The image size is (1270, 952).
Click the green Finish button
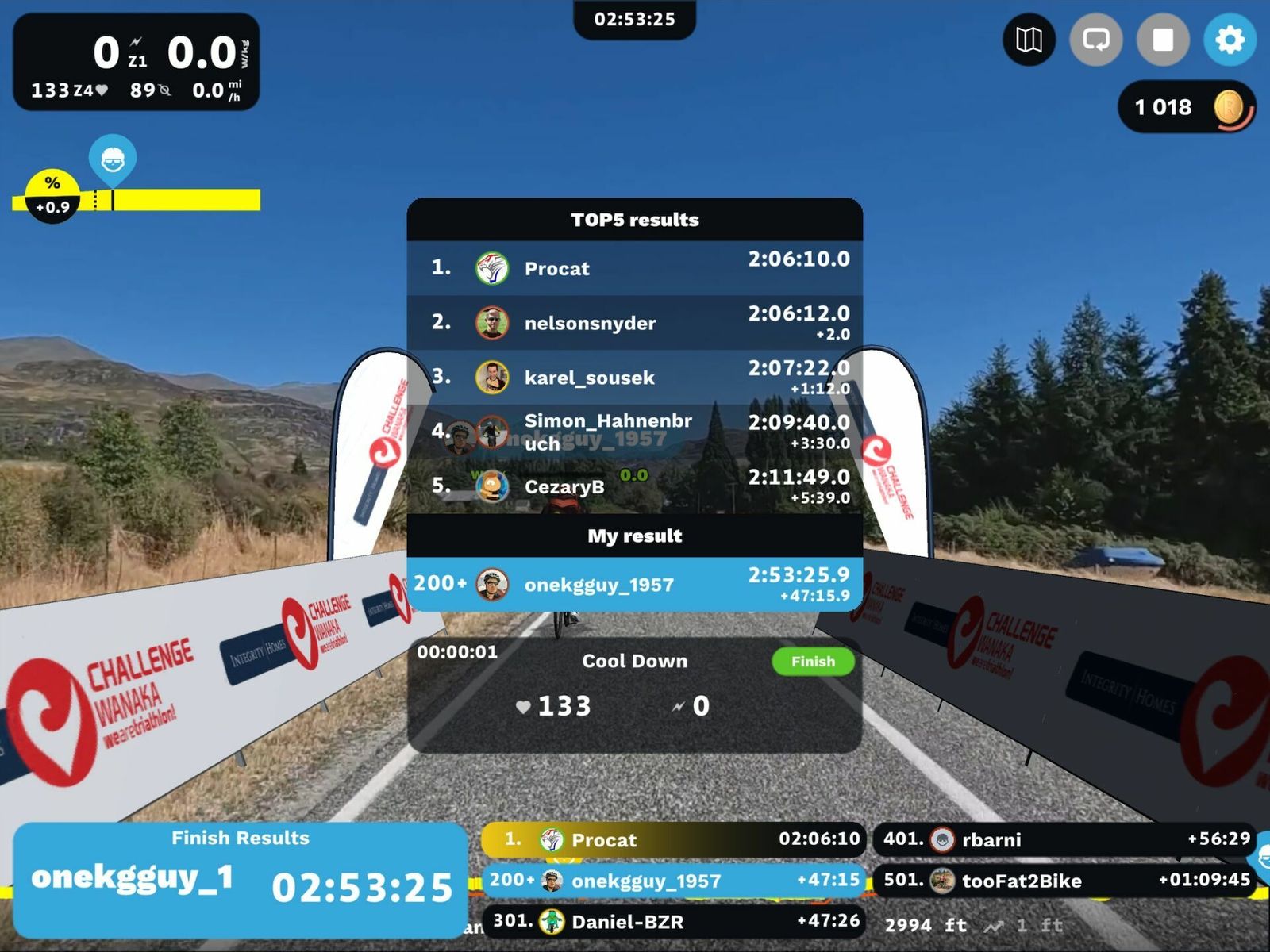[812, 662]
